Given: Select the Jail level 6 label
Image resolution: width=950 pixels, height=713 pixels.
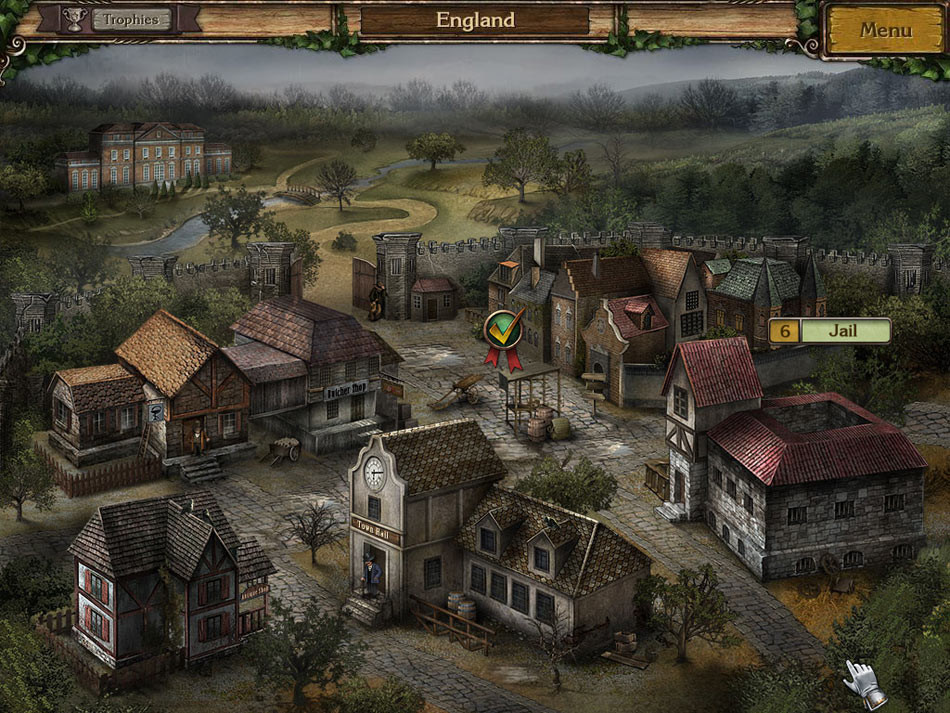Looking at the screenshot, I should click(829, 331).
